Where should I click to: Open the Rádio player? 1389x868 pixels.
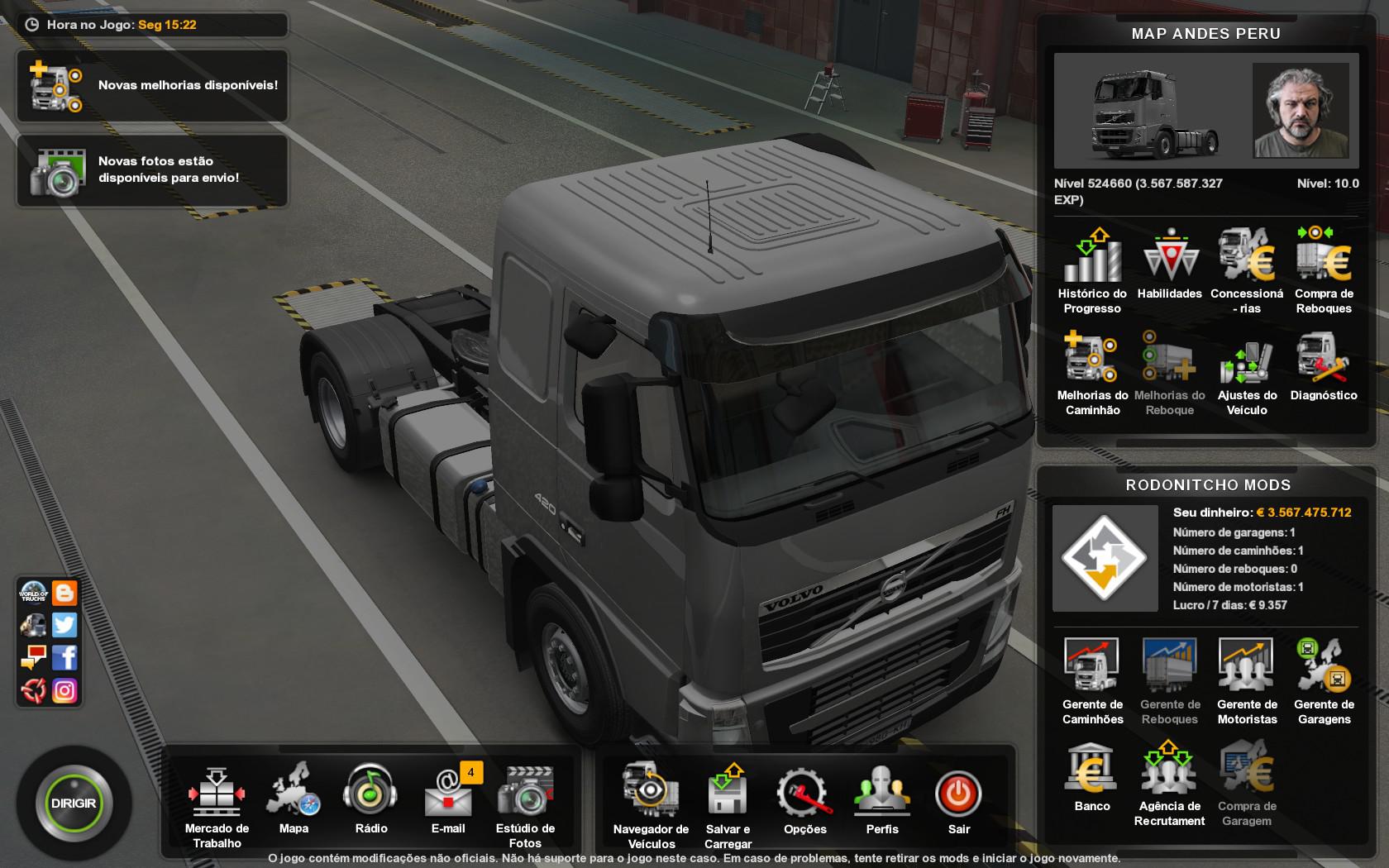click(370, 798)
